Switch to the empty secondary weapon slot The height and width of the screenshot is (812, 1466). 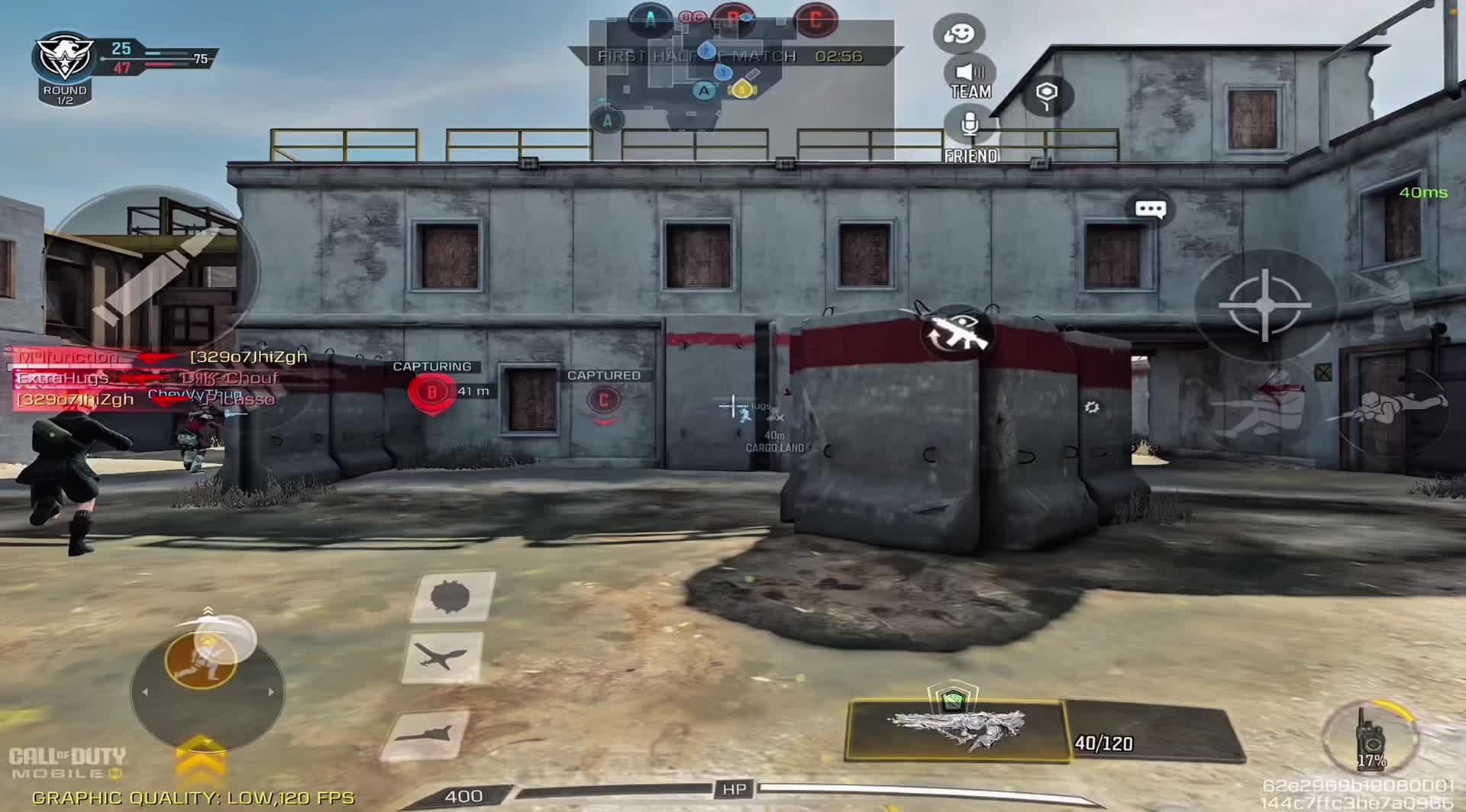[x=1153, y=734]
